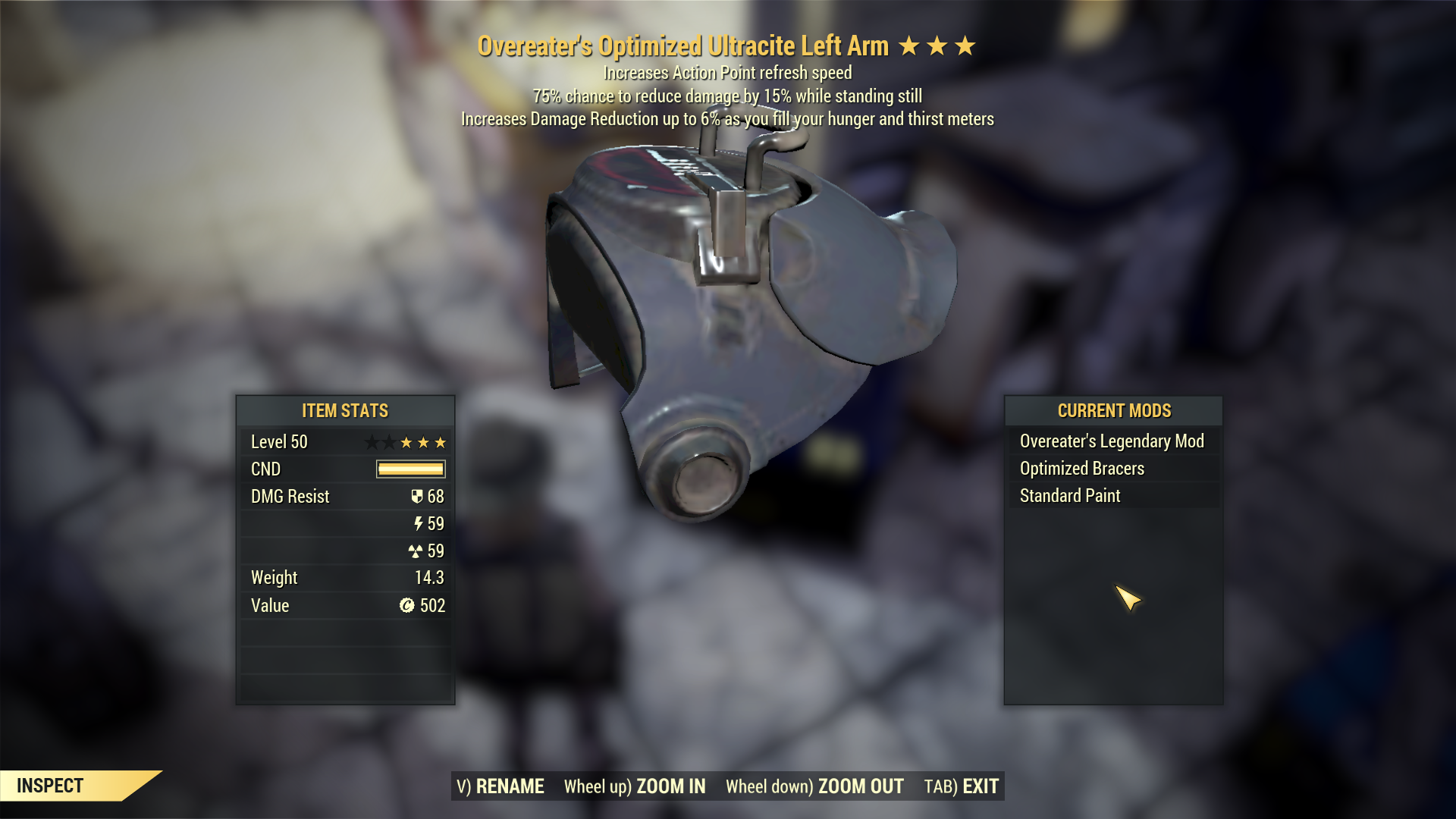Select the Overeater's Legendary Mod entry
Screen dimensions: 1456x819
pyautogui.click(x=1112, y=441)
